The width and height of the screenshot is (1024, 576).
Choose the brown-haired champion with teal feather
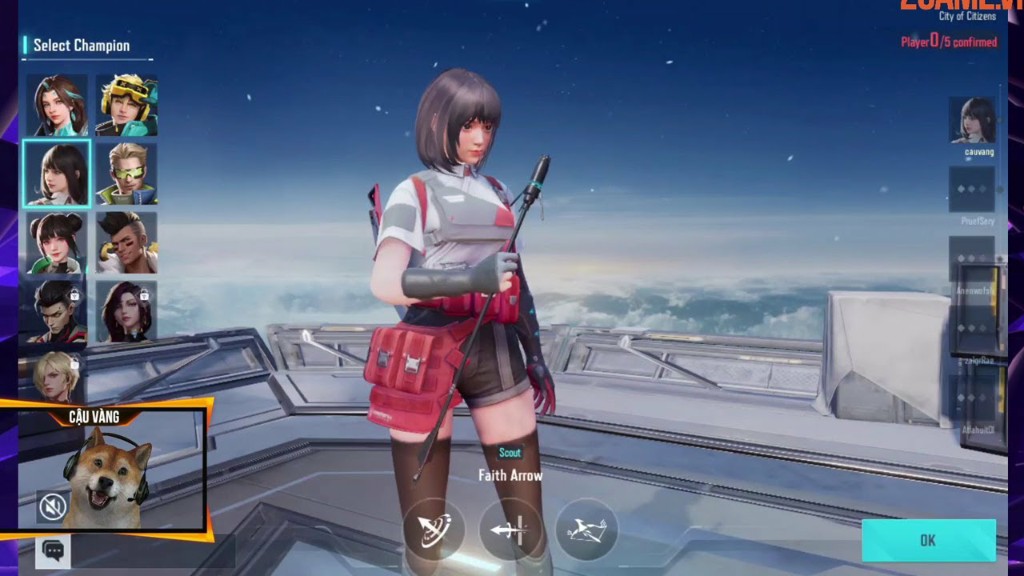[x=57, y=105]
